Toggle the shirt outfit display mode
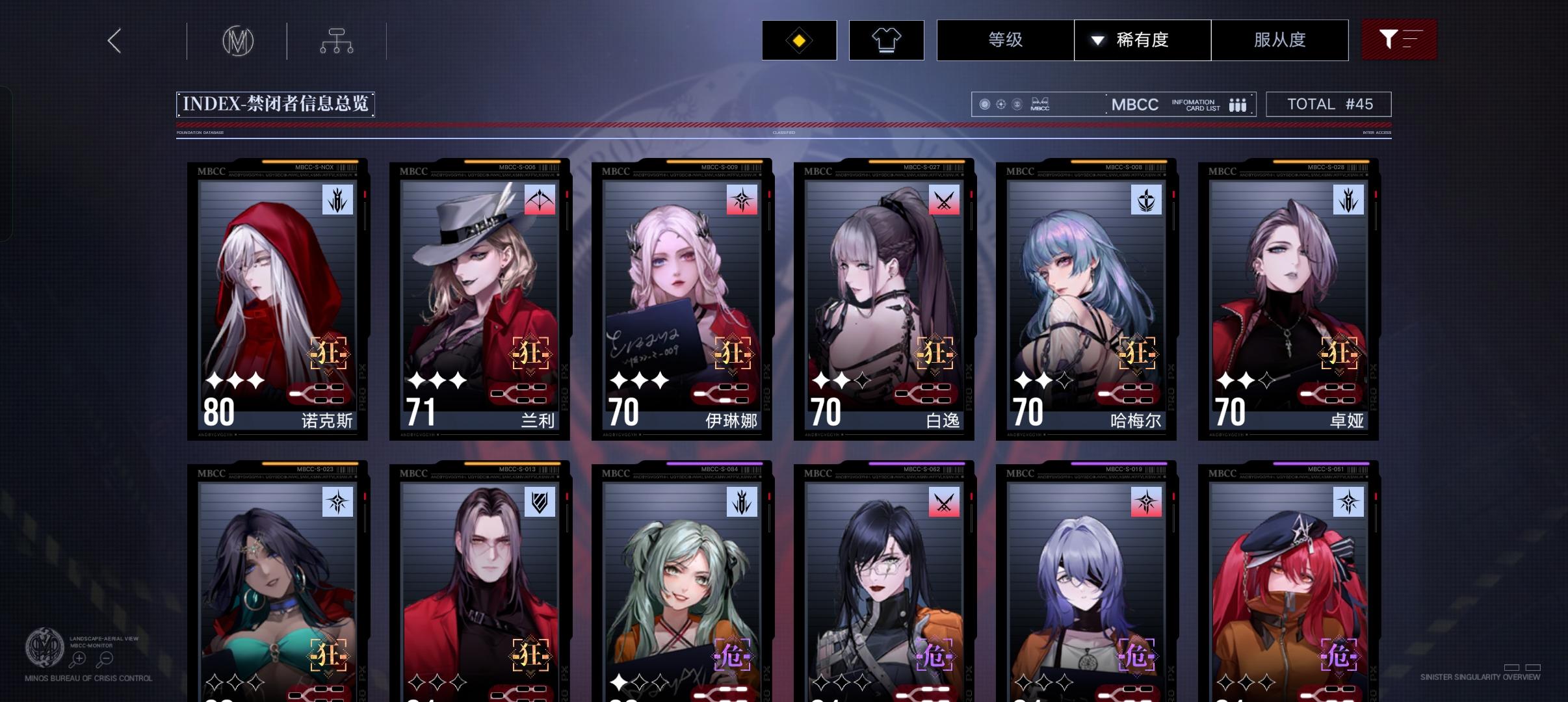Viewport: 1568px width, 702px height. pos(888,40)
